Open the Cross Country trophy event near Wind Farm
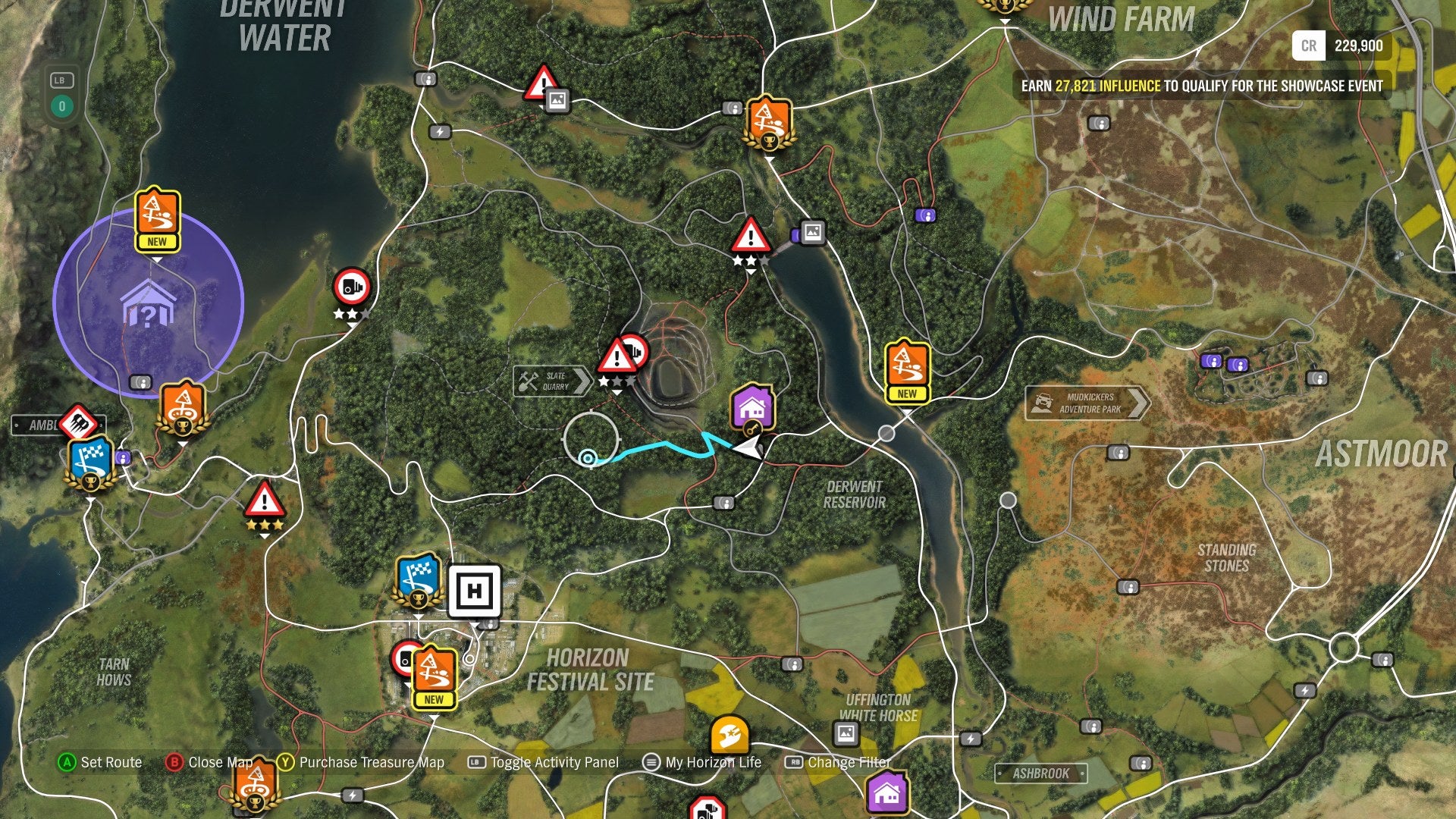The image size is (1456, 819). pos(768,124)
